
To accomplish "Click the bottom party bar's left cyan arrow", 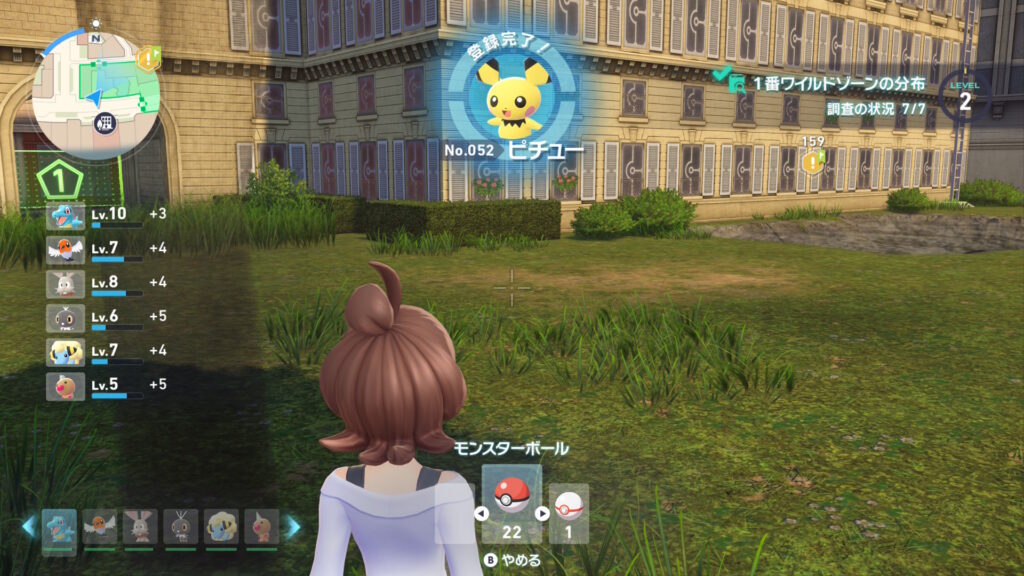I will pos(30,527).
